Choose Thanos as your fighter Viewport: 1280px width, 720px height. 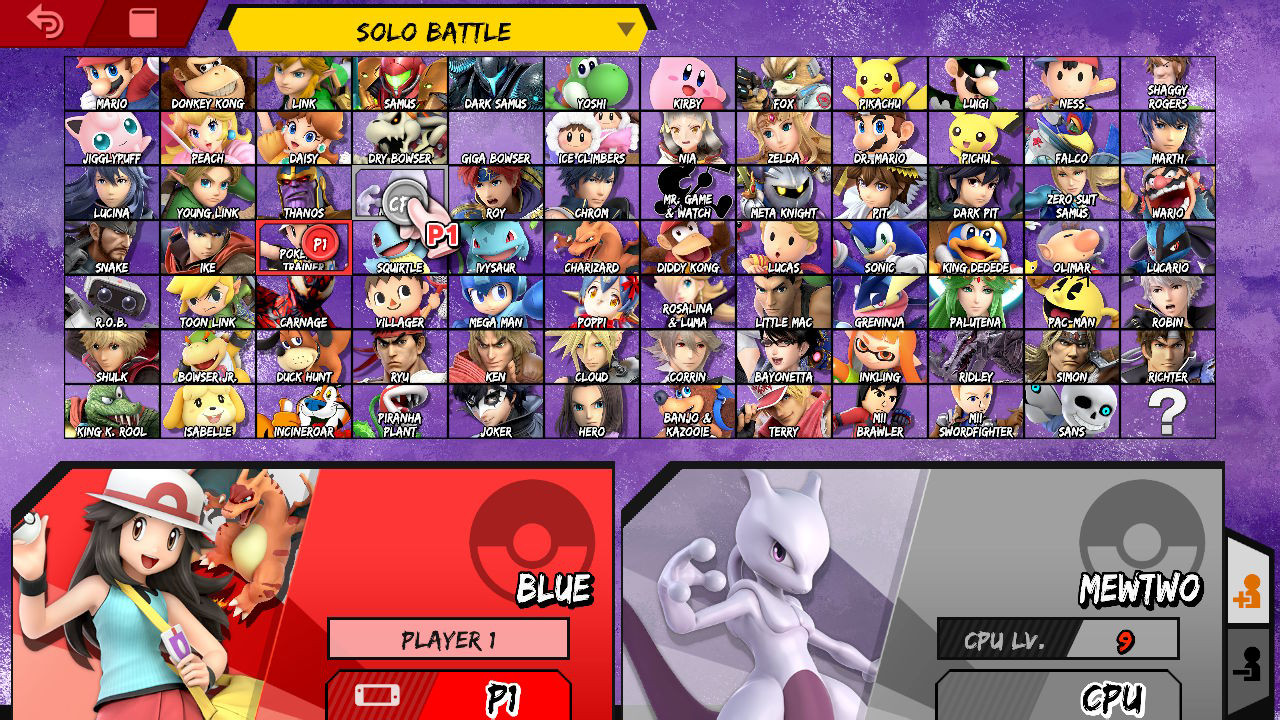tap(303, 194)
